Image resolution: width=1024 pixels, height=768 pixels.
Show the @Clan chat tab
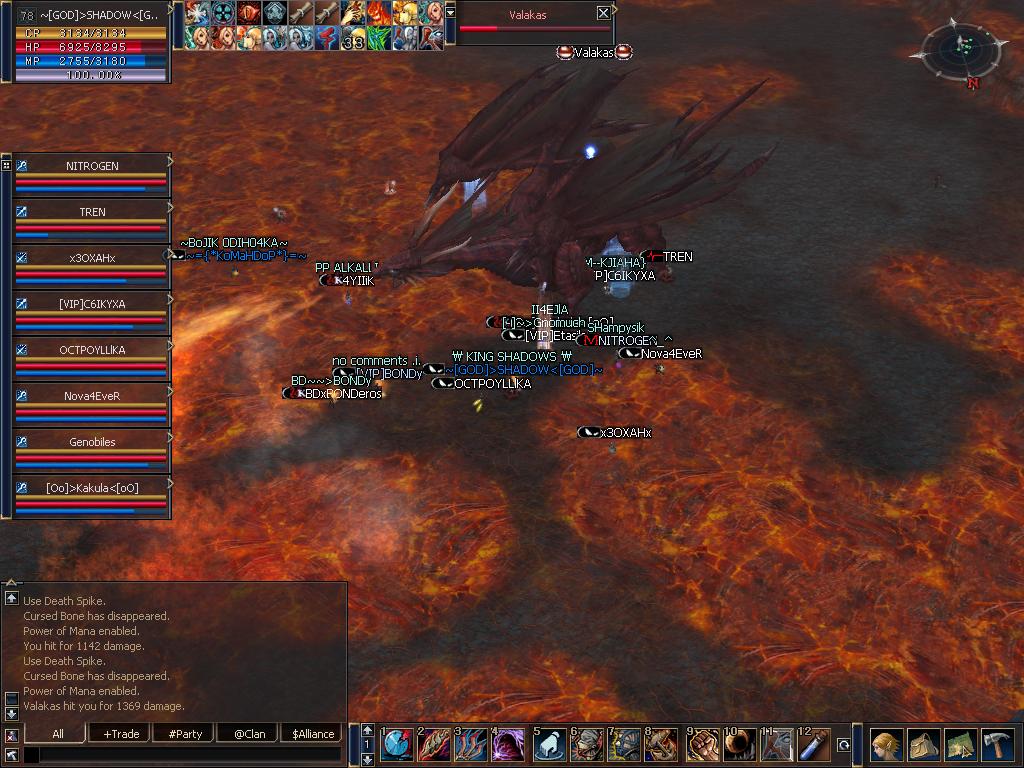coord(249,734)
